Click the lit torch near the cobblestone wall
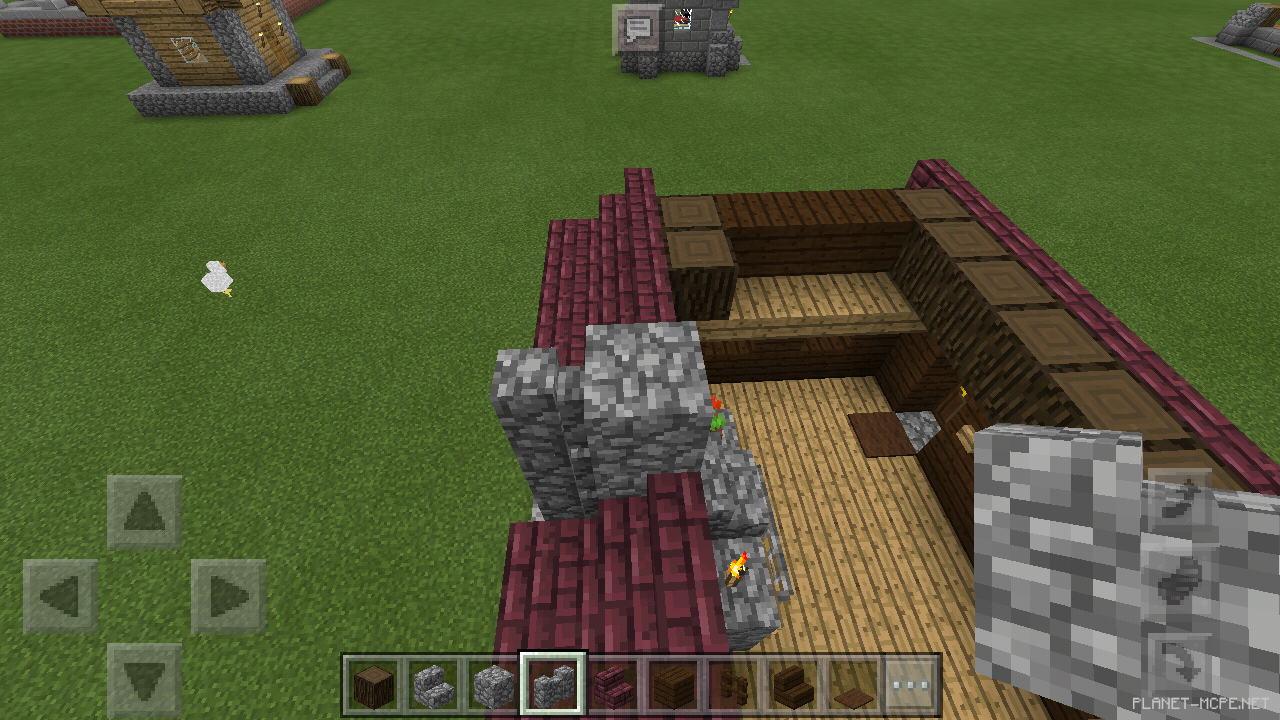 click(x=737, y=567)
